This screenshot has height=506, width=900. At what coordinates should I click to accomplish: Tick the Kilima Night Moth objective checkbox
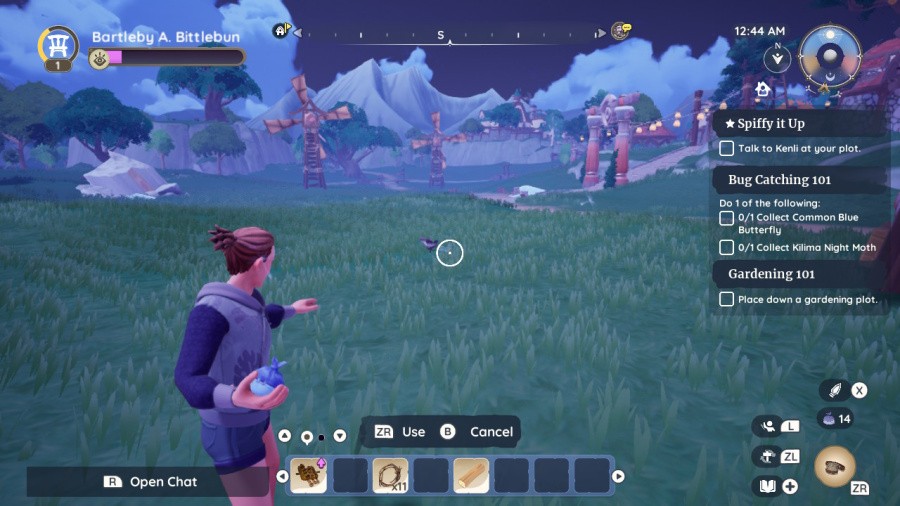click(x=727, y=247)
